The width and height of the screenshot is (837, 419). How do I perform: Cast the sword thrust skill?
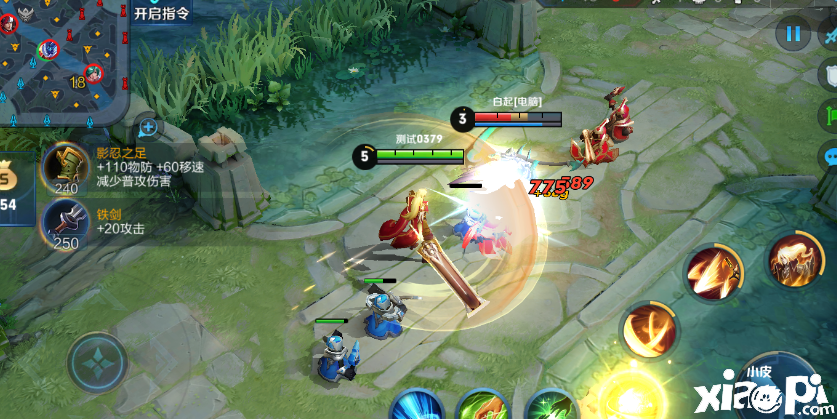click(x=711, y=271)
